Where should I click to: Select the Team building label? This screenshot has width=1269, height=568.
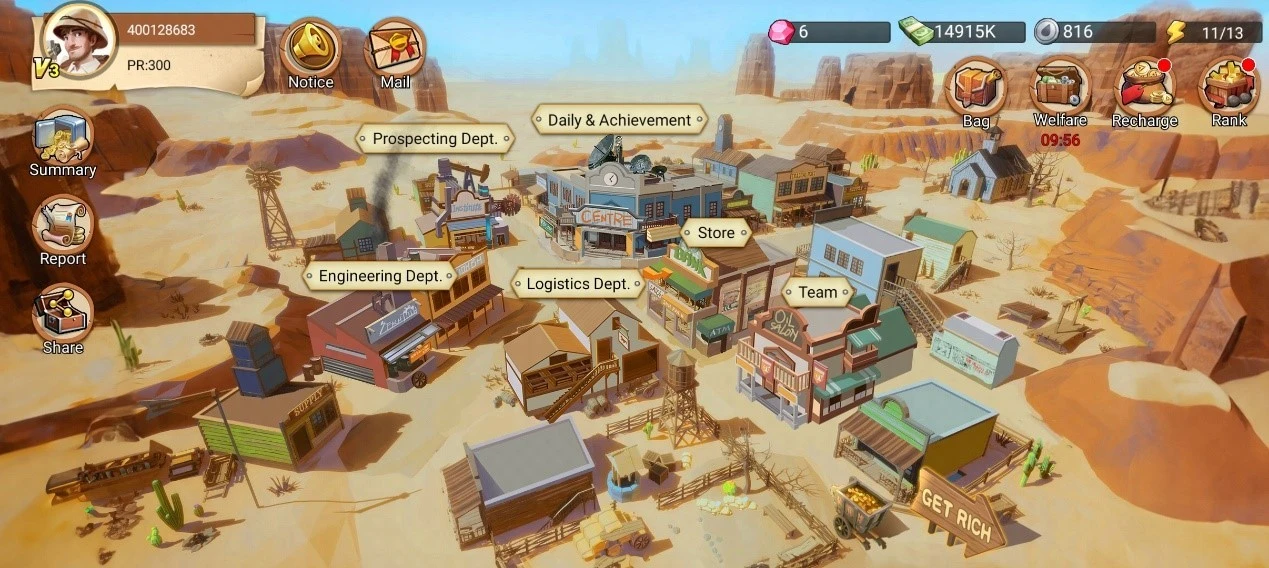[818, 293]
